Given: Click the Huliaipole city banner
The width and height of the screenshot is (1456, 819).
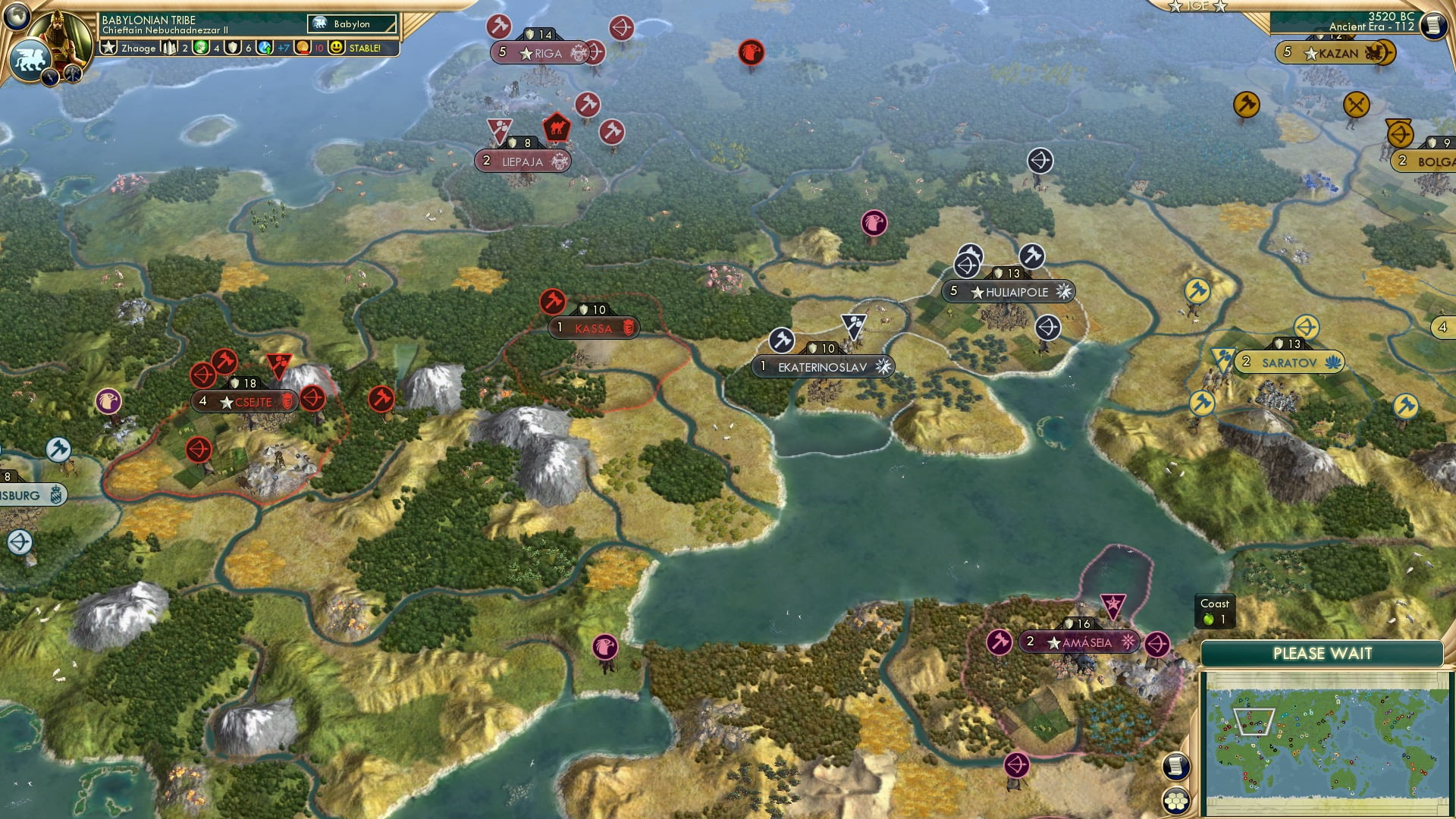Looking at the screenshot, I should [x=1009, y=292].
